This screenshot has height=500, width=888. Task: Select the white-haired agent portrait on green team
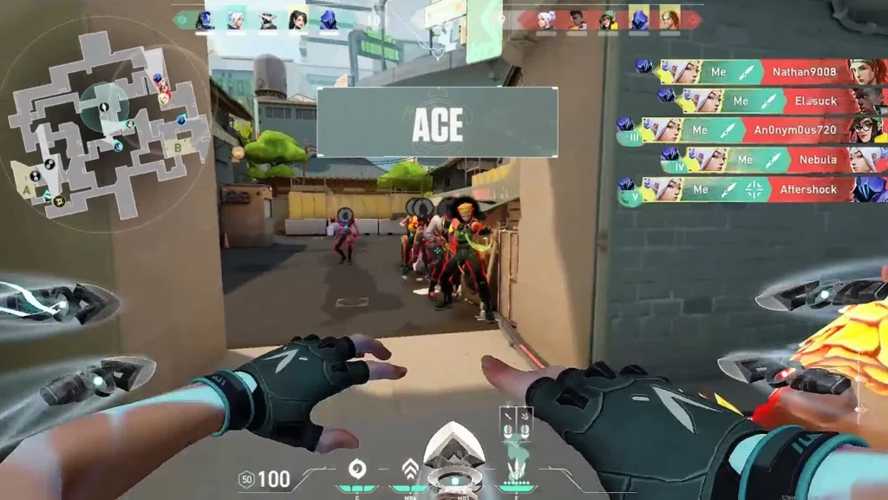tap(236, 19)
